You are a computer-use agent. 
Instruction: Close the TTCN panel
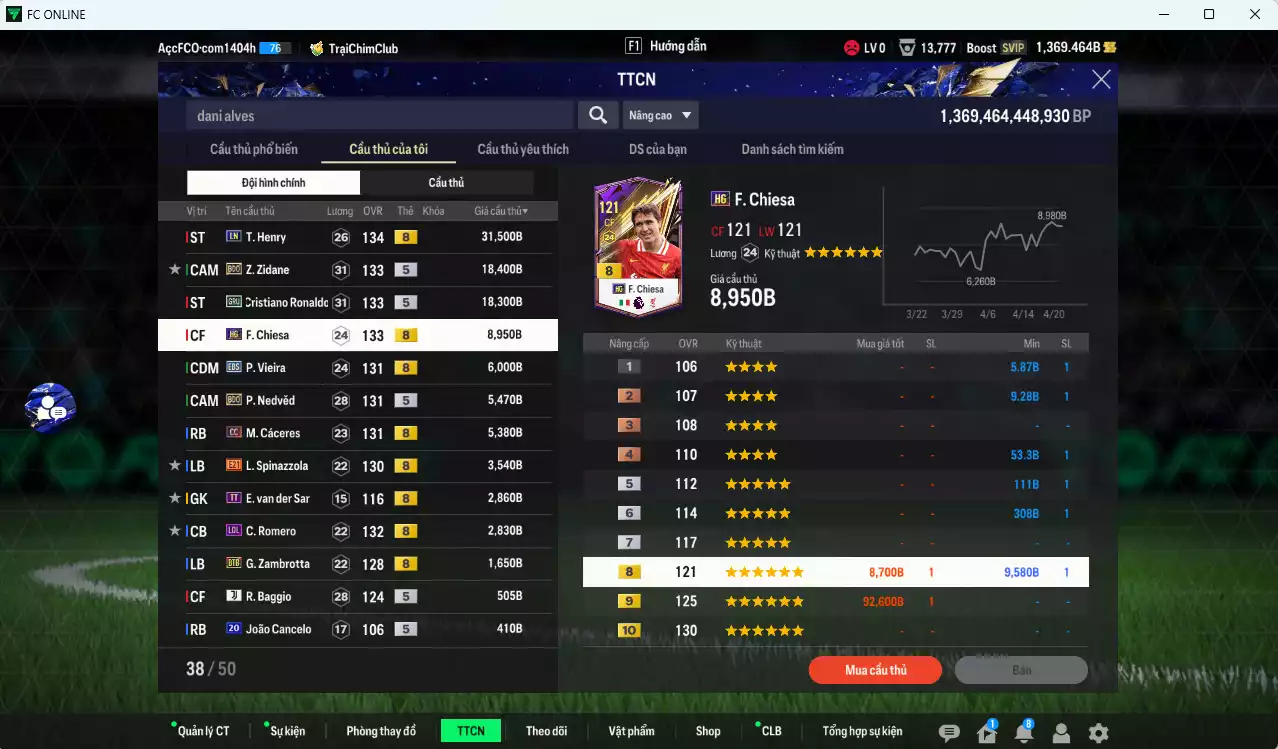click(x=1100, y=80)
